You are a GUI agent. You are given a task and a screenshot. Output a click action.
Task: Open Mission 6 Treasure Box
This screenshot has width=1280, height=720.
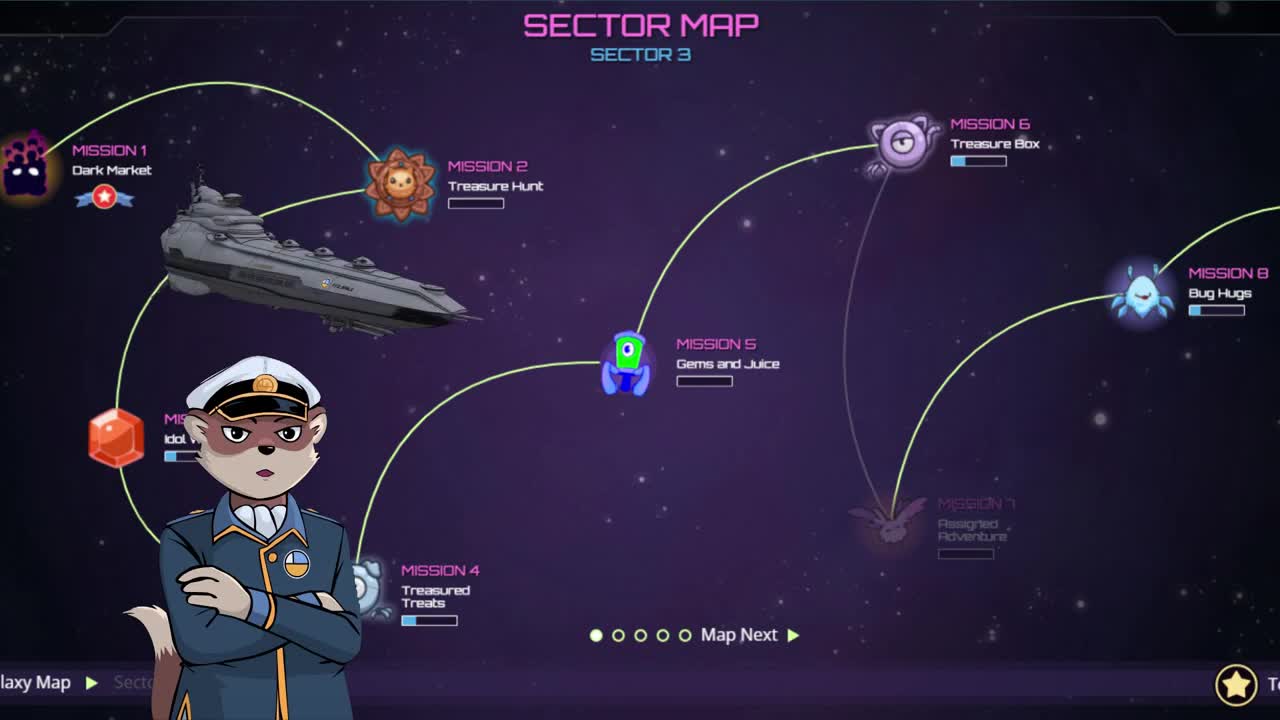tap(903, 143)
